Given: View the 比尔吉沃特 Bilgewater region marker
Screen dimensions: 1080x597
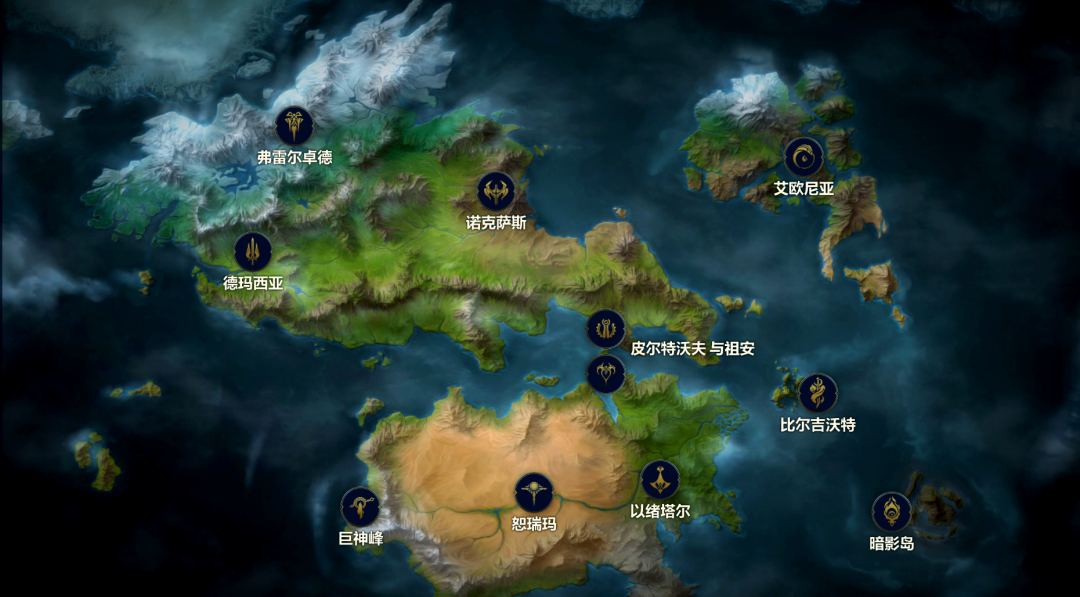Looking at the screenshot, I should coord(817,393).
